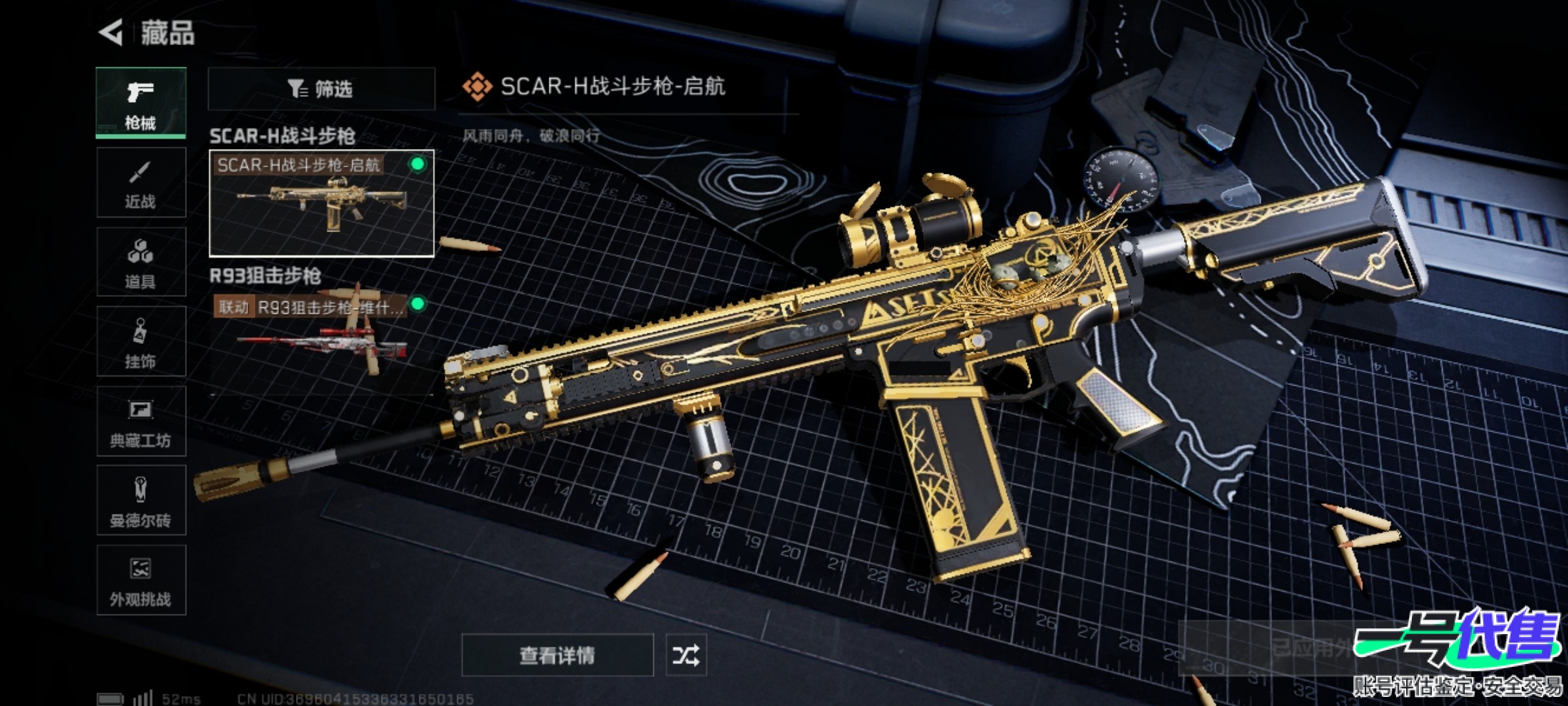Screen dimensions: 1568x706
Task: Go back using the arrow beside 藏品
Action: [112, 33]
